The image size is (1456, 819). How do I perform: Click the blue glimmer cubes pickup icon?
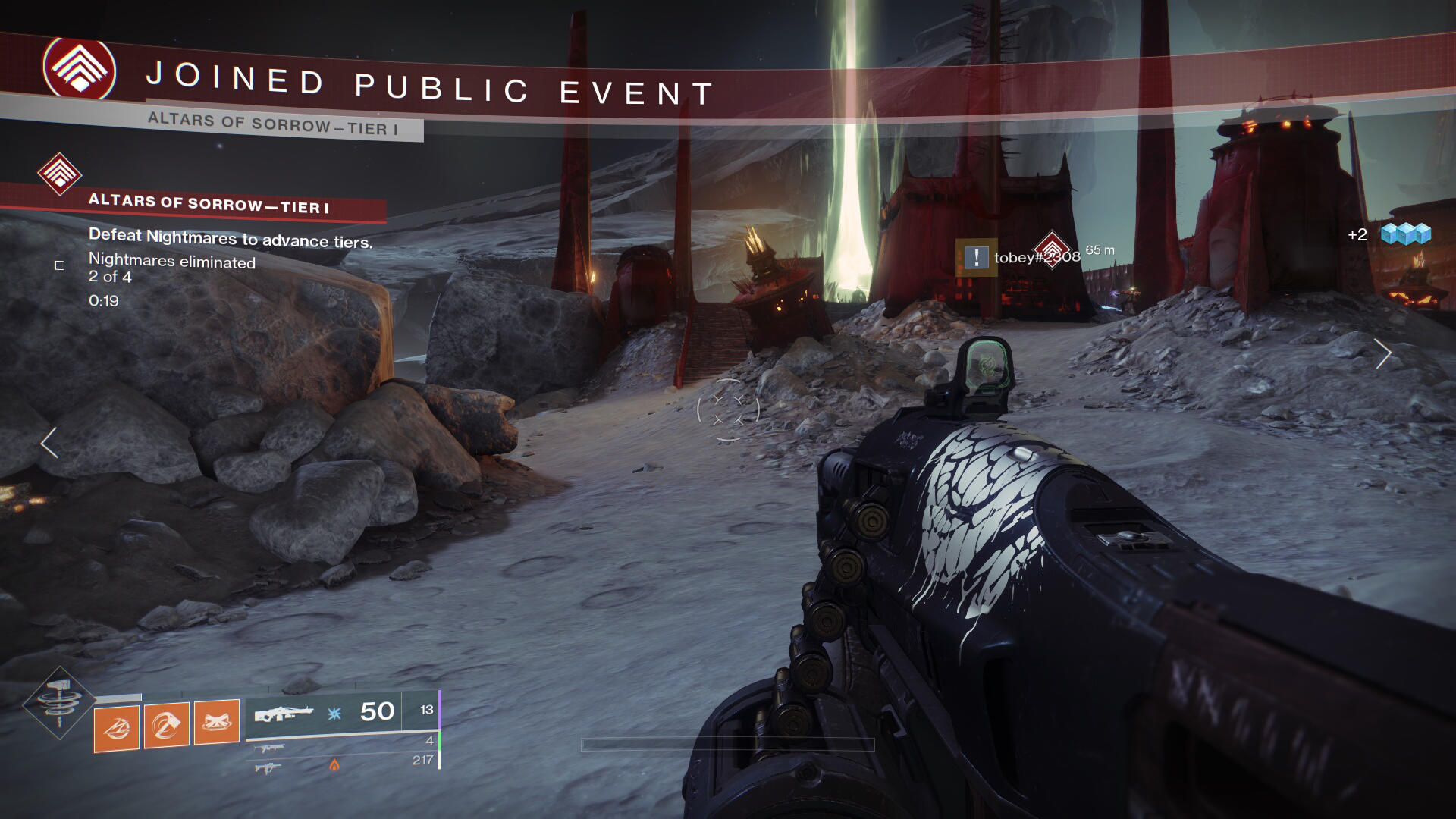pos(1405,234)
